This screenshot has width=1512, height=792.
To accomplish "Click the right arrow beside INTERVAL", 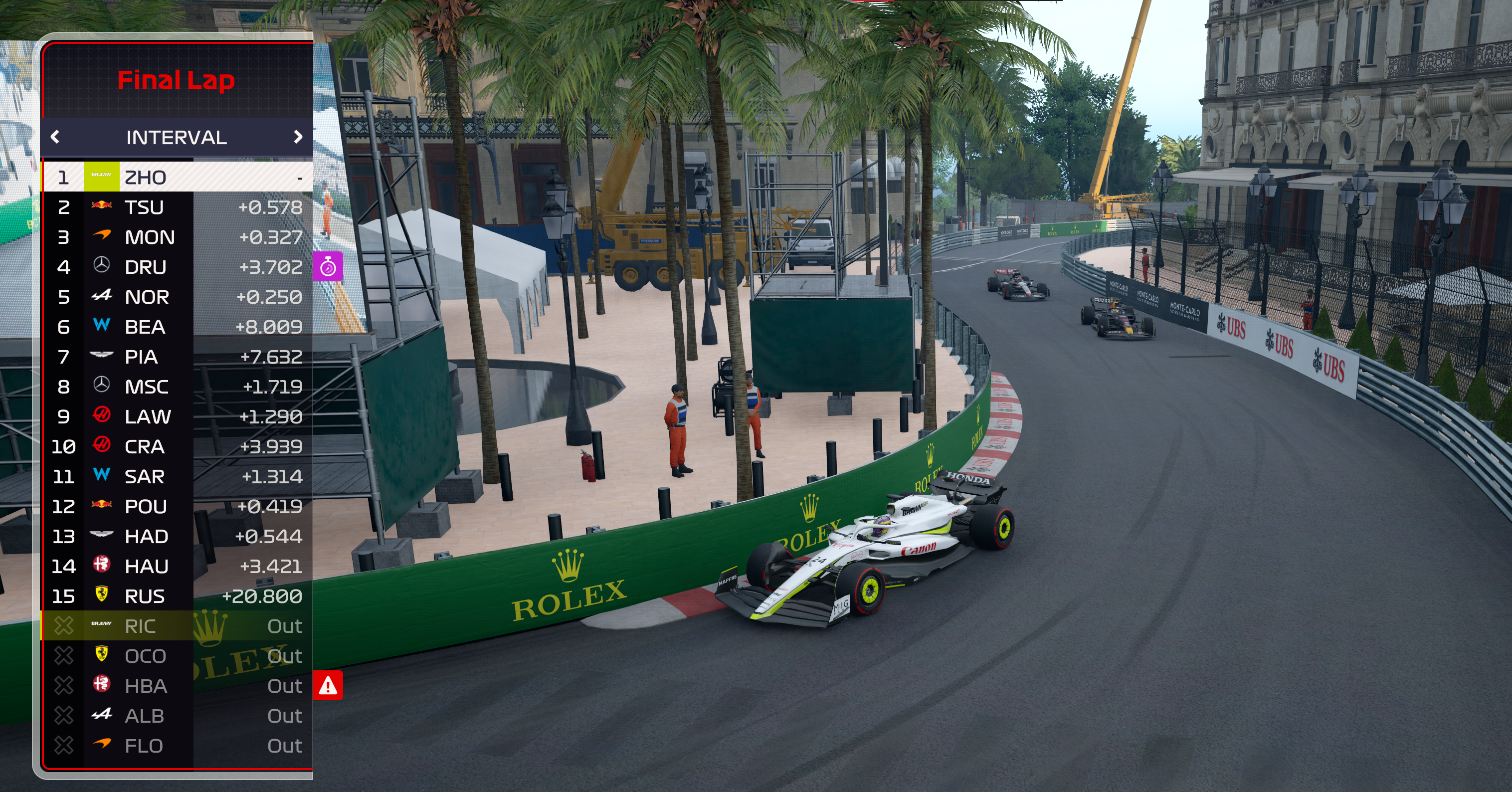I will coord(298,137).
